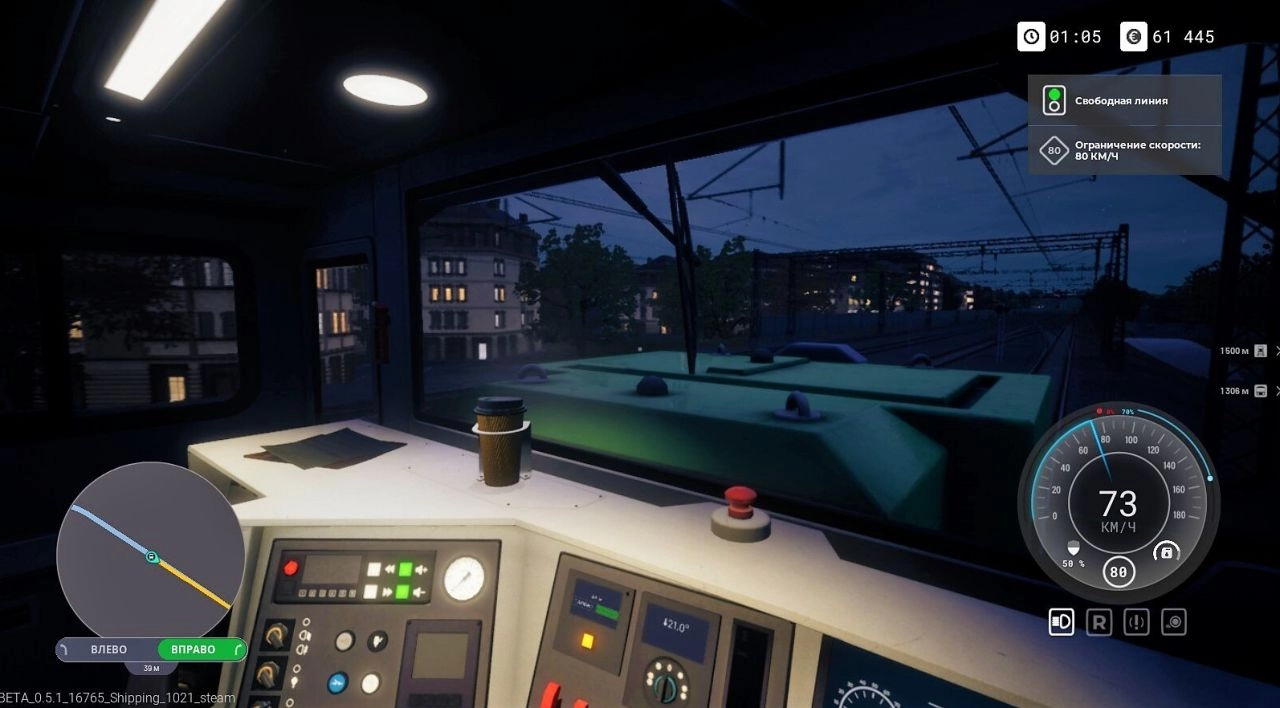Select the 80 КМ/Ч speed limit notice
This screenshot has width=1280, height=708.
(x=1124, y=151)
